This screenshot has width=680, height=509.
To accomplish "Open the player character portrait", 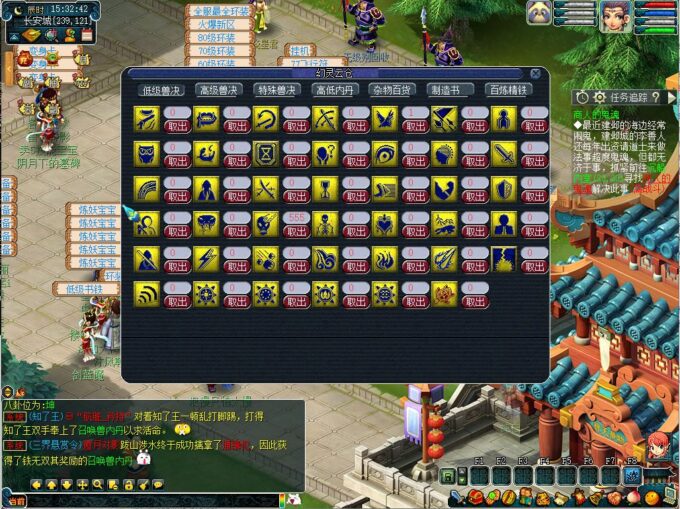I will tap(612, 14).
